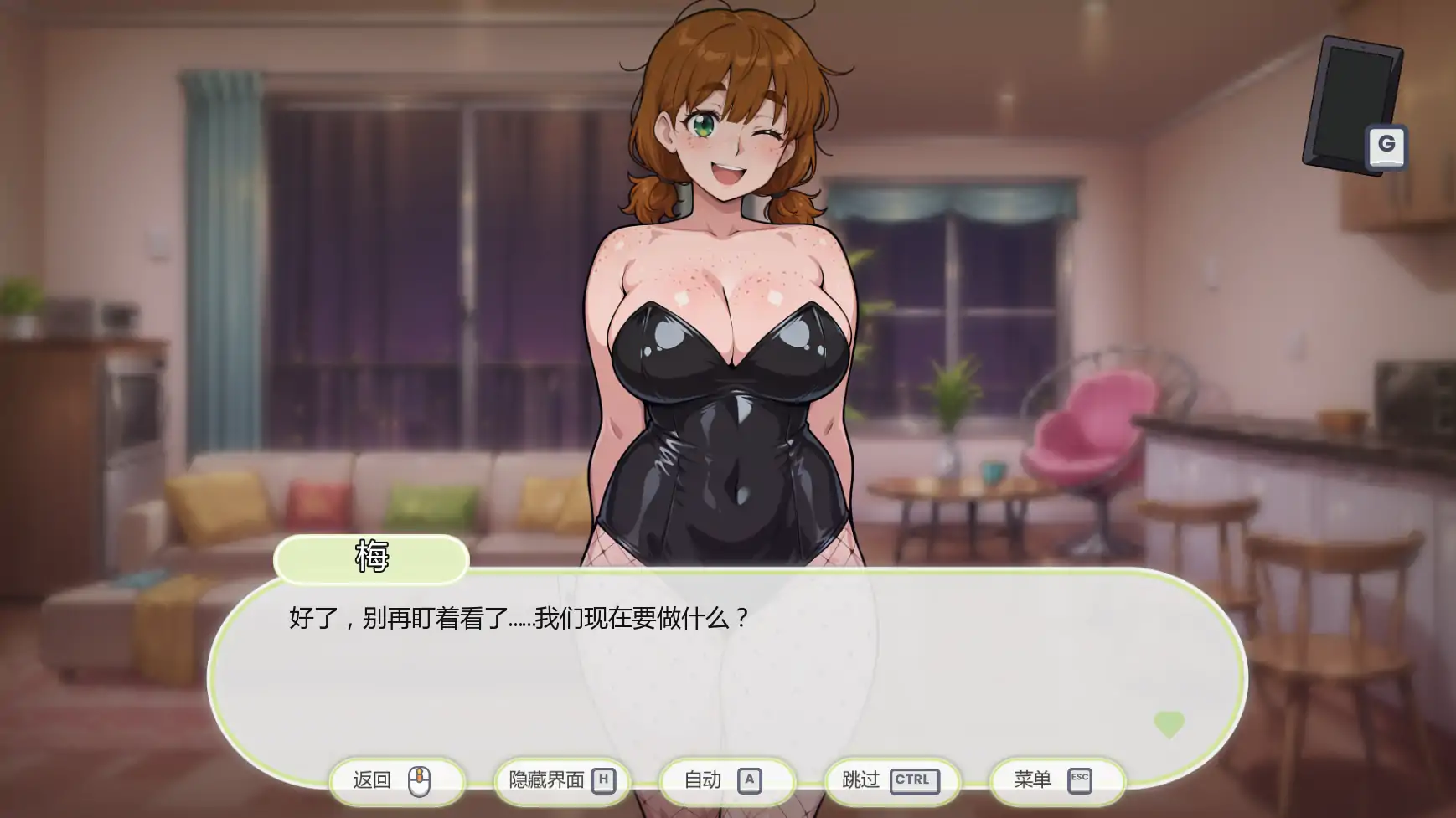Click the dialogue box to advance text
Image resolution: width=1456 pixels, height=818 pixels.
click(729, 670)
